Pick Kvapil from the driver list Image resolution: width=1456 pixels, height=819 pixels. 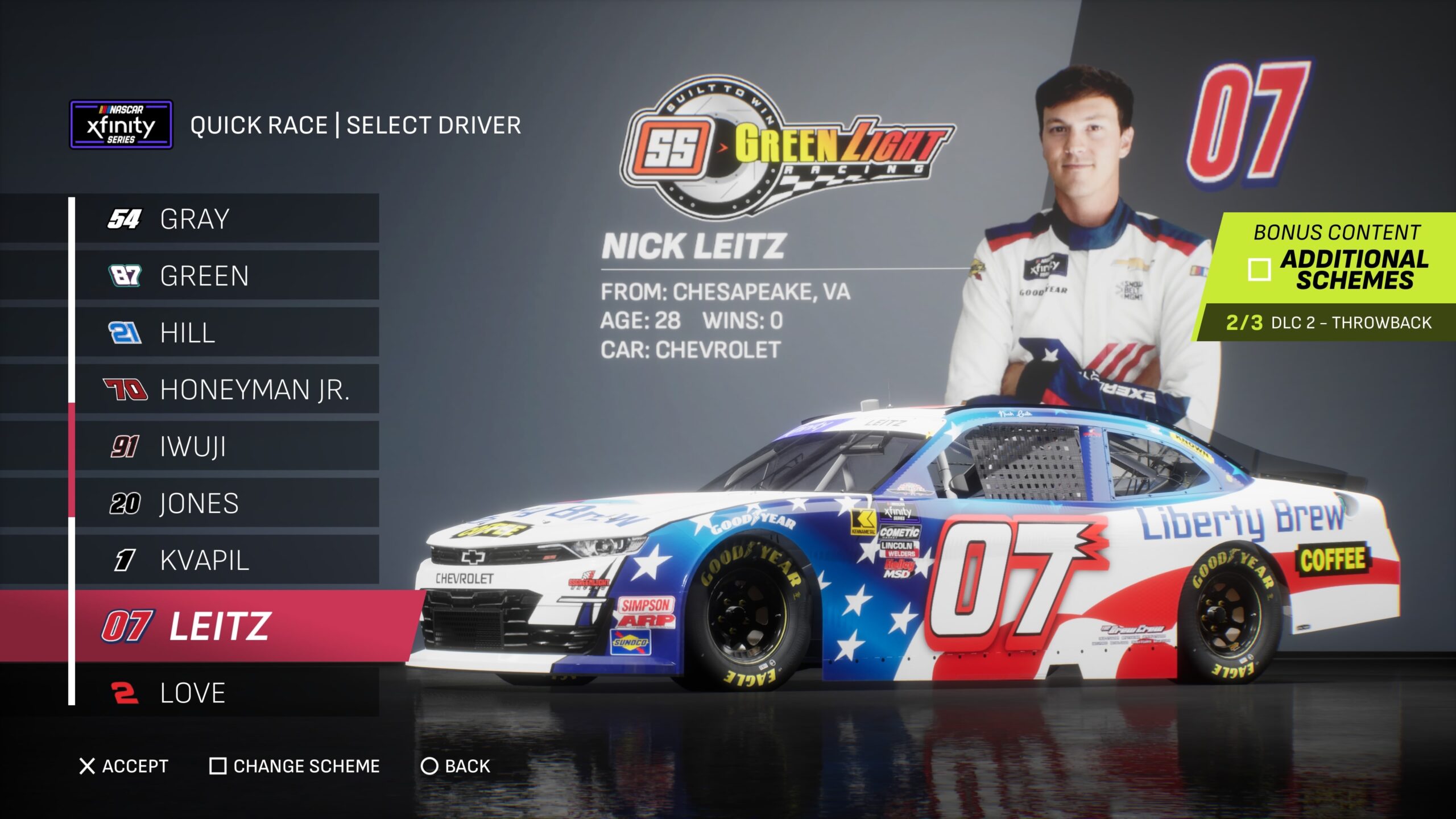coord(226,560)
